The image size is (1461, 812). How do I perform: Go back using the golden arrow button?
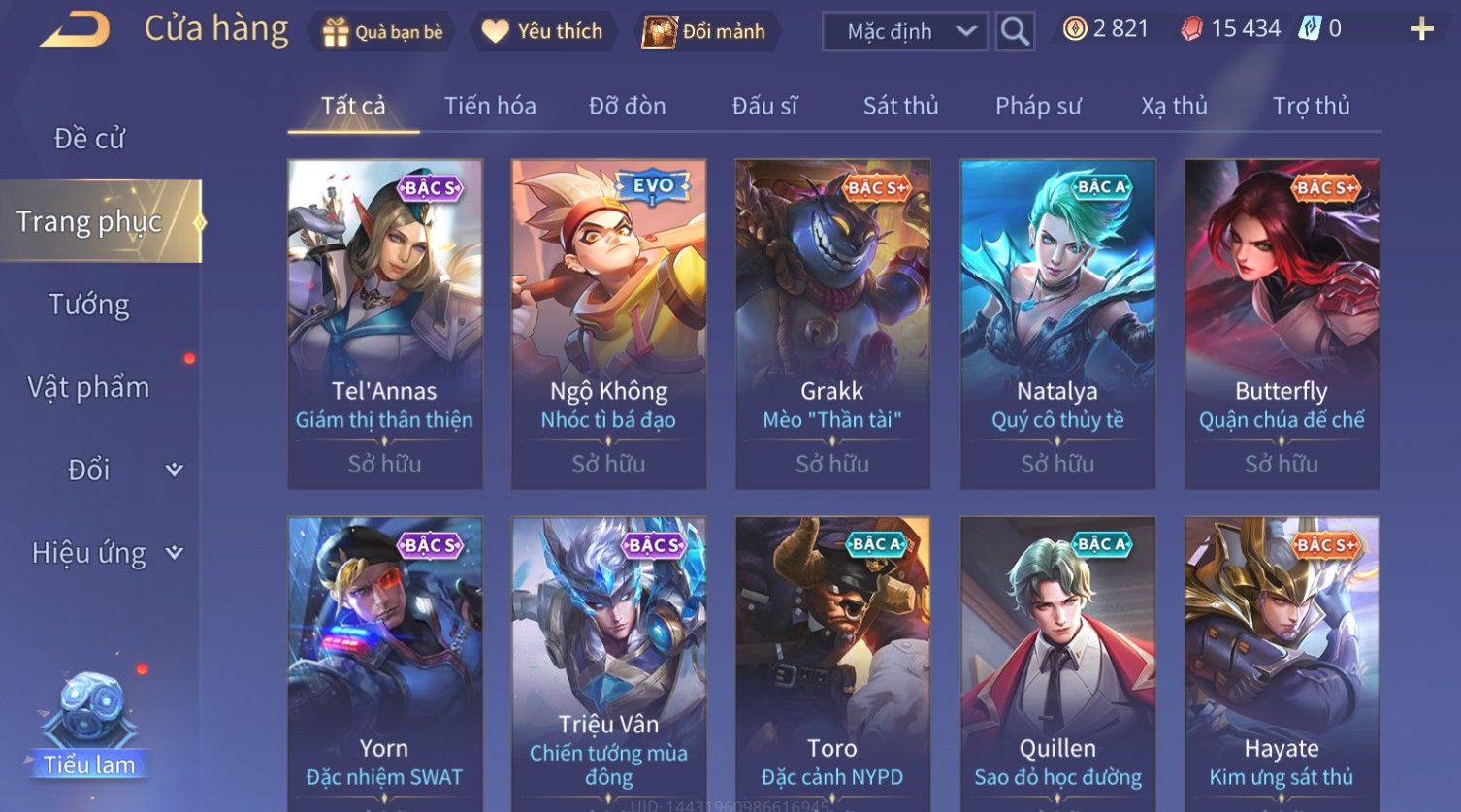click(75, 30)
